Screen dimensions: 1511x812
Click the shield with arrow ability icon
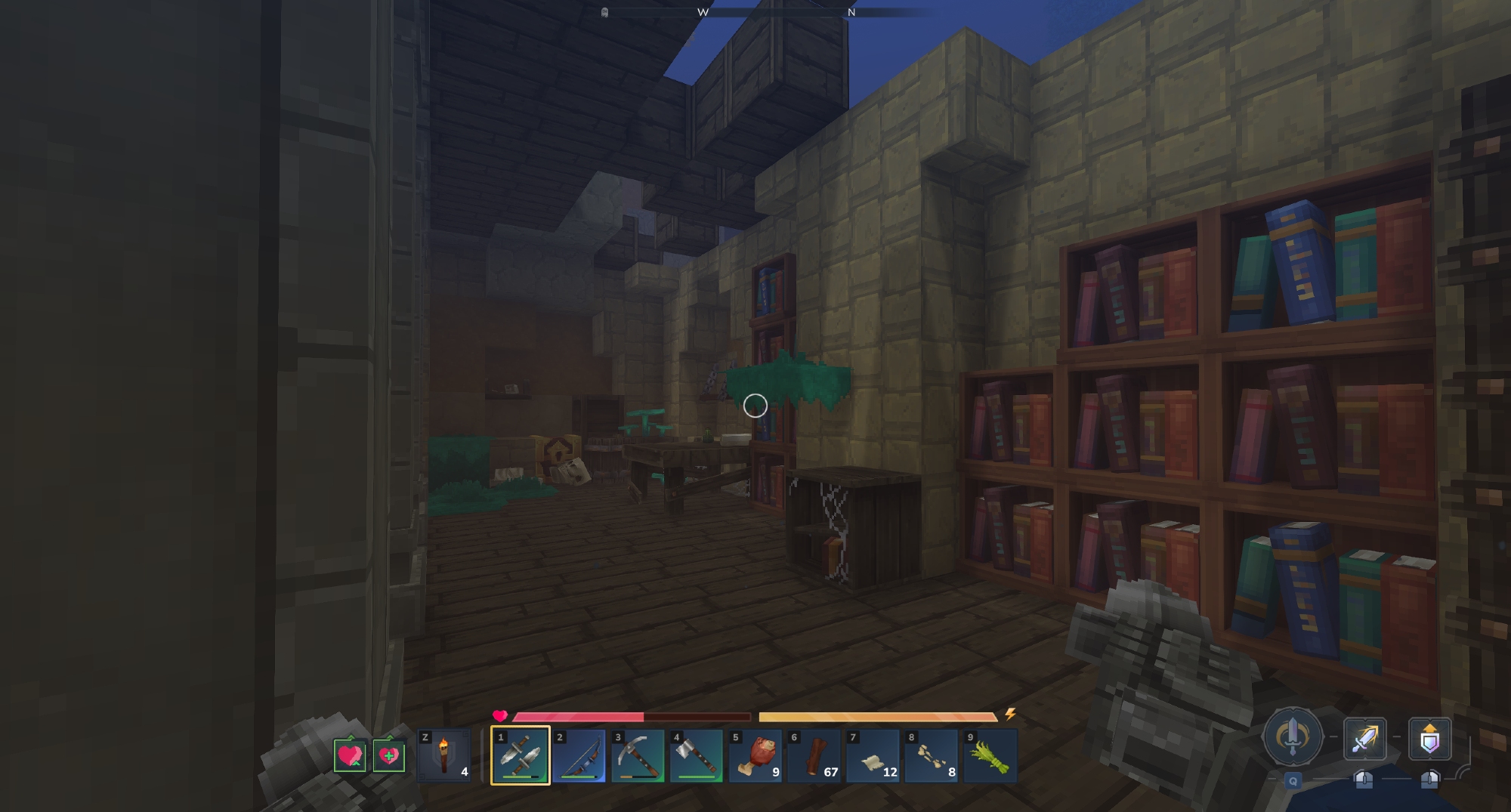[1429, 739]
